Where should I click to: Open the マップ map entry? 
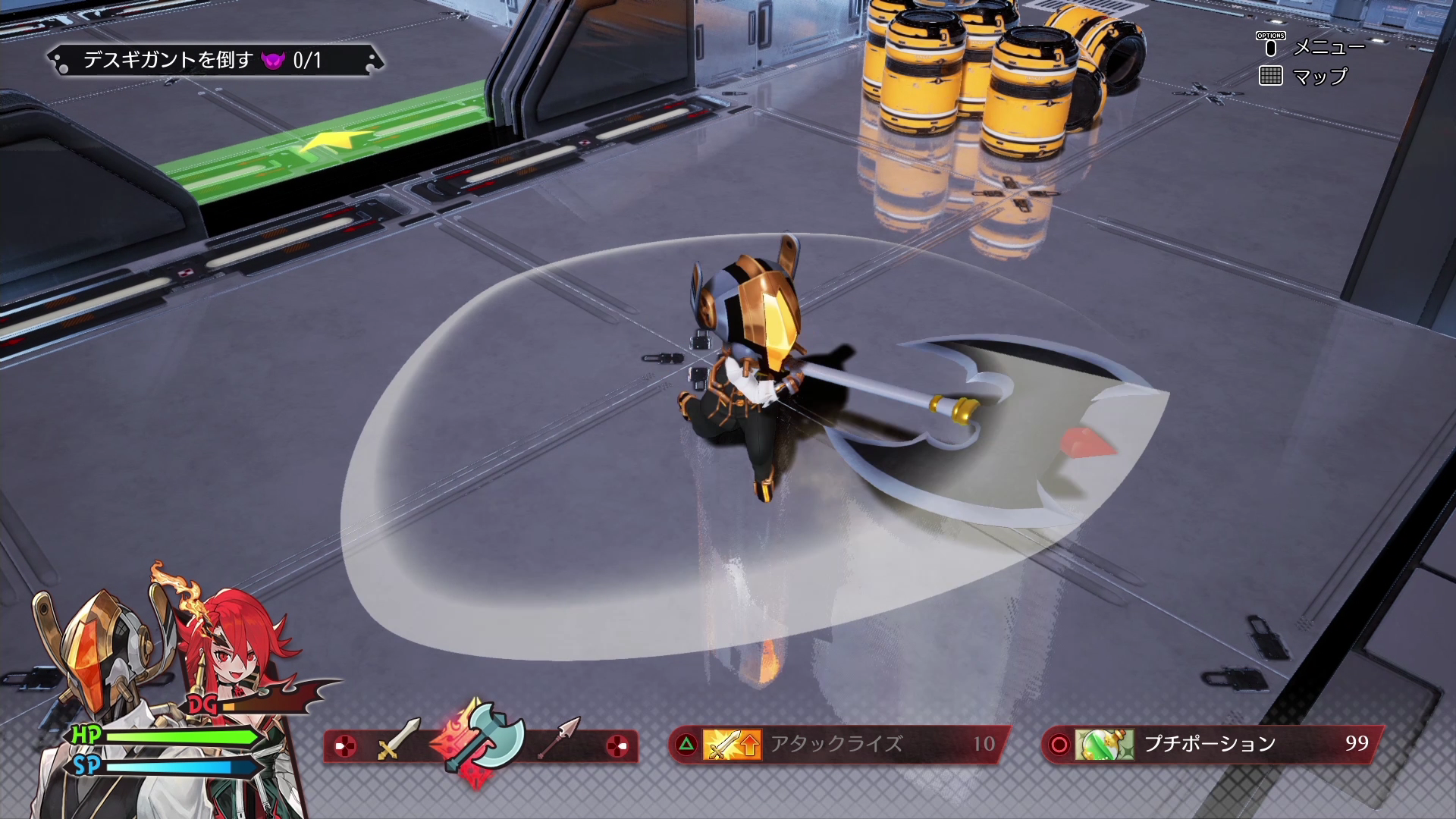(1318, 77)
